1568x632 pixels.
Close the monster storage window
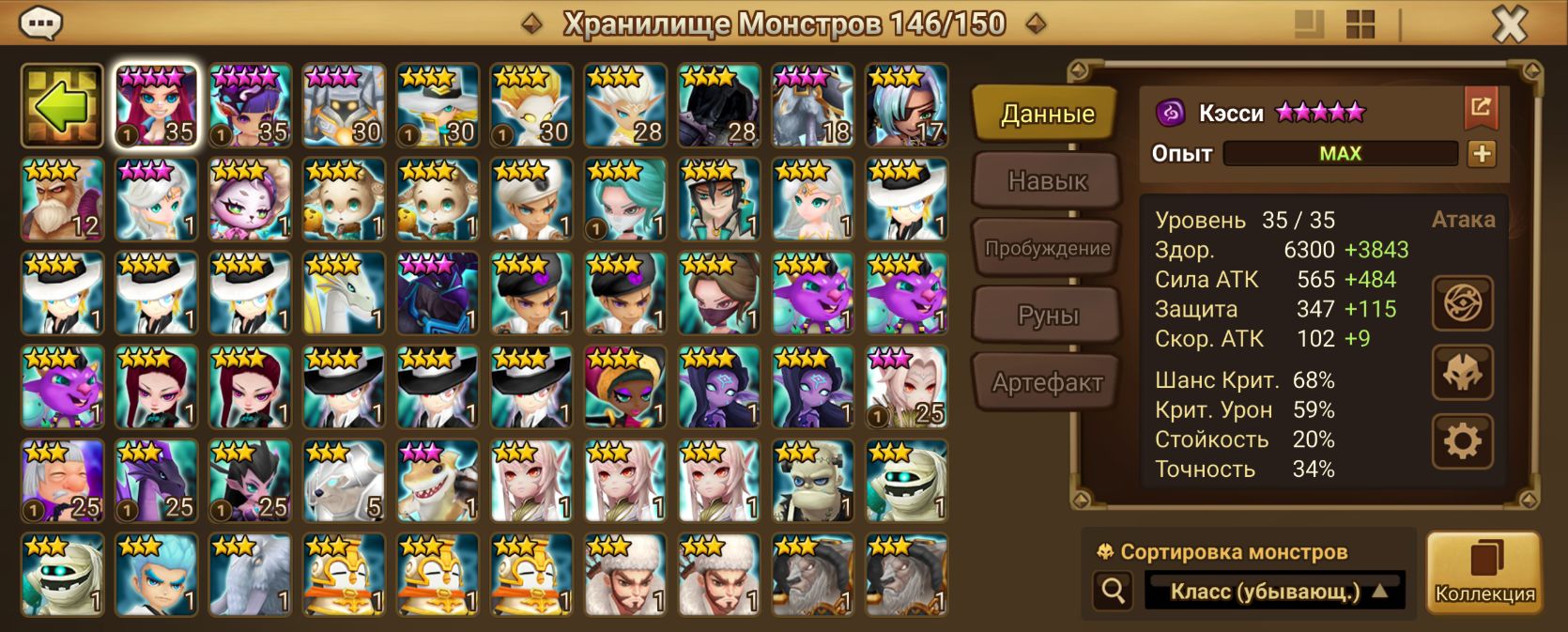tap(1510, 24)
